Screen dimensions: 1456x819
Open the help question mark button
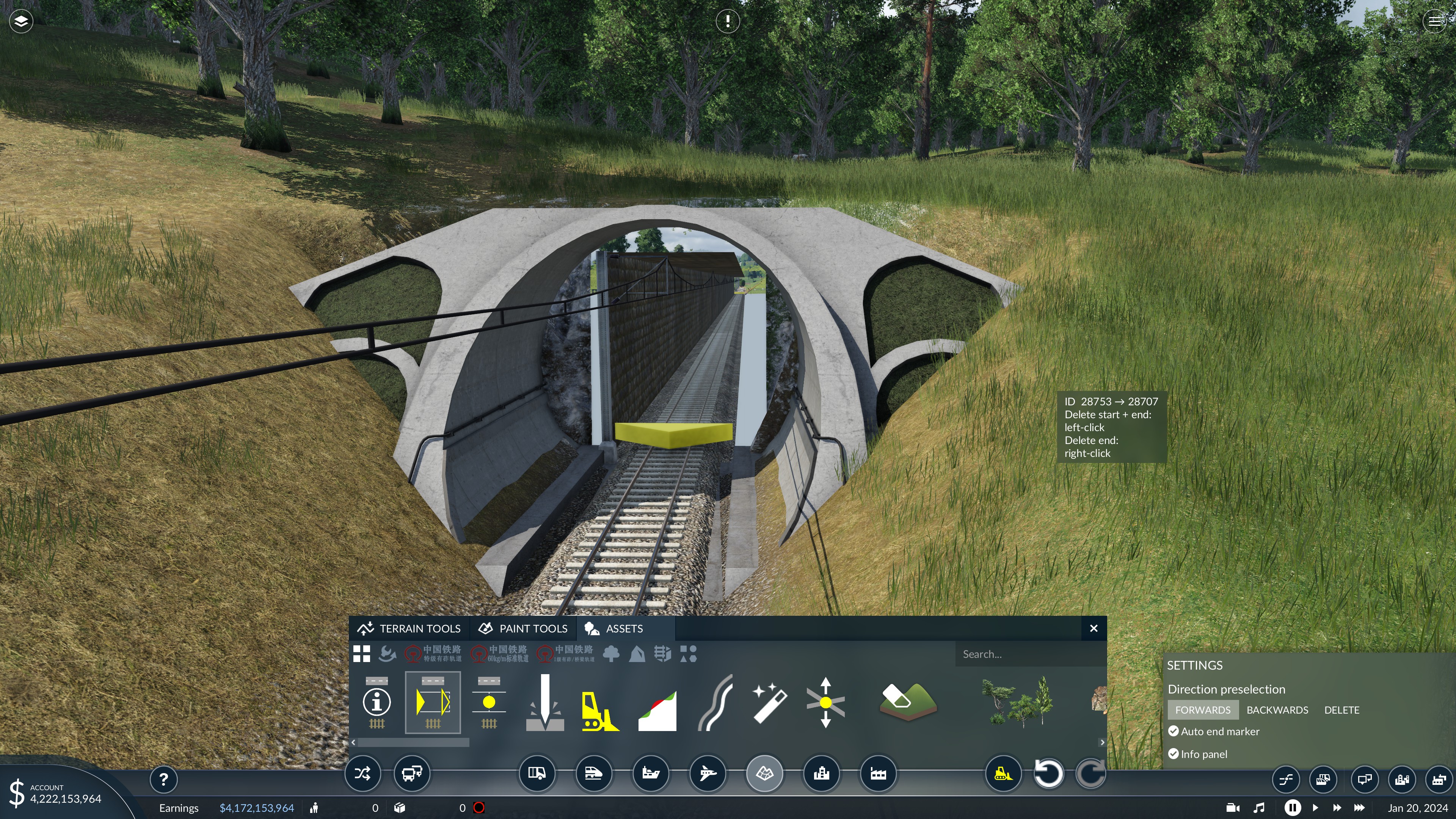click(x=163, y=780)
